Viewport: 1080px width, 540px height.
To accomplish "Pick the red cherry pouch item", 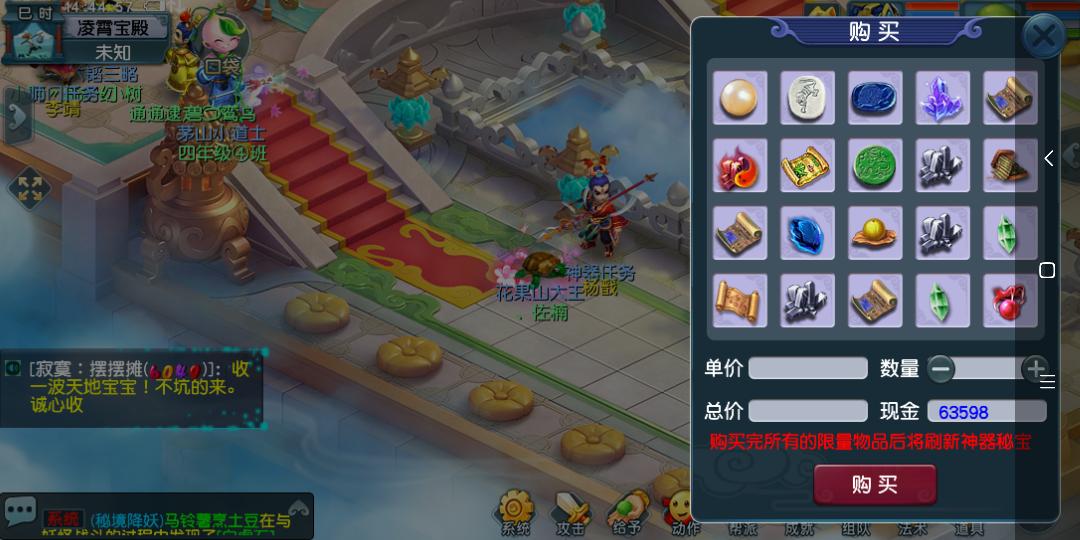I will pos(1010,301).
